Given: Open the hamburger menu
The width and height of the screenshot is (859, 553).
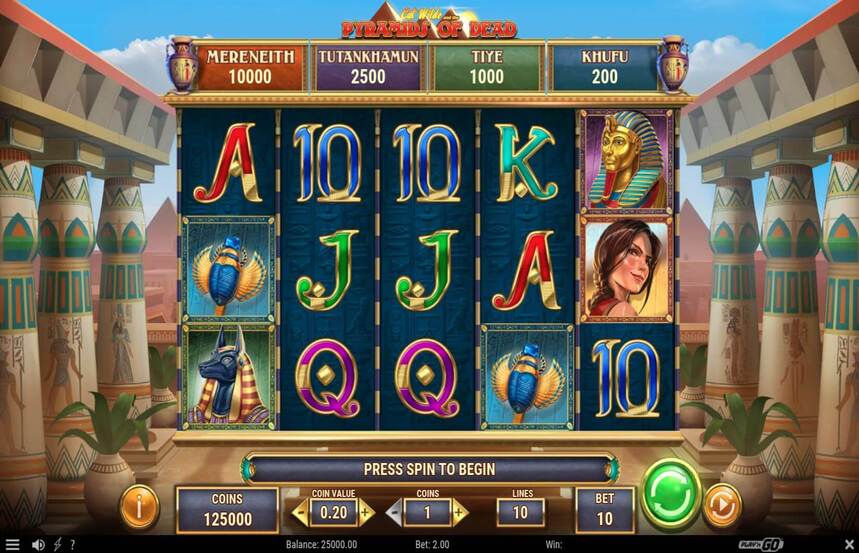Looking at the screenshot, I should click(12, 544).
